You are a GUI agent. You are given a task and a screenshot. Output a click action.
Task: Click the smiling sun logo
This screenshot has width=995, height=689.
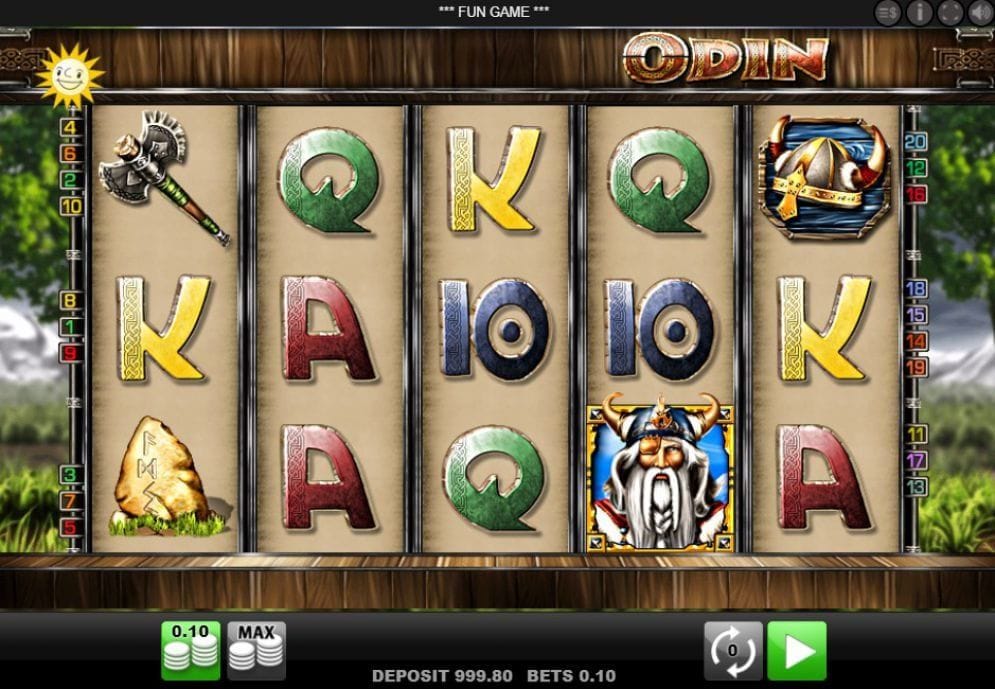coord(69,74)
